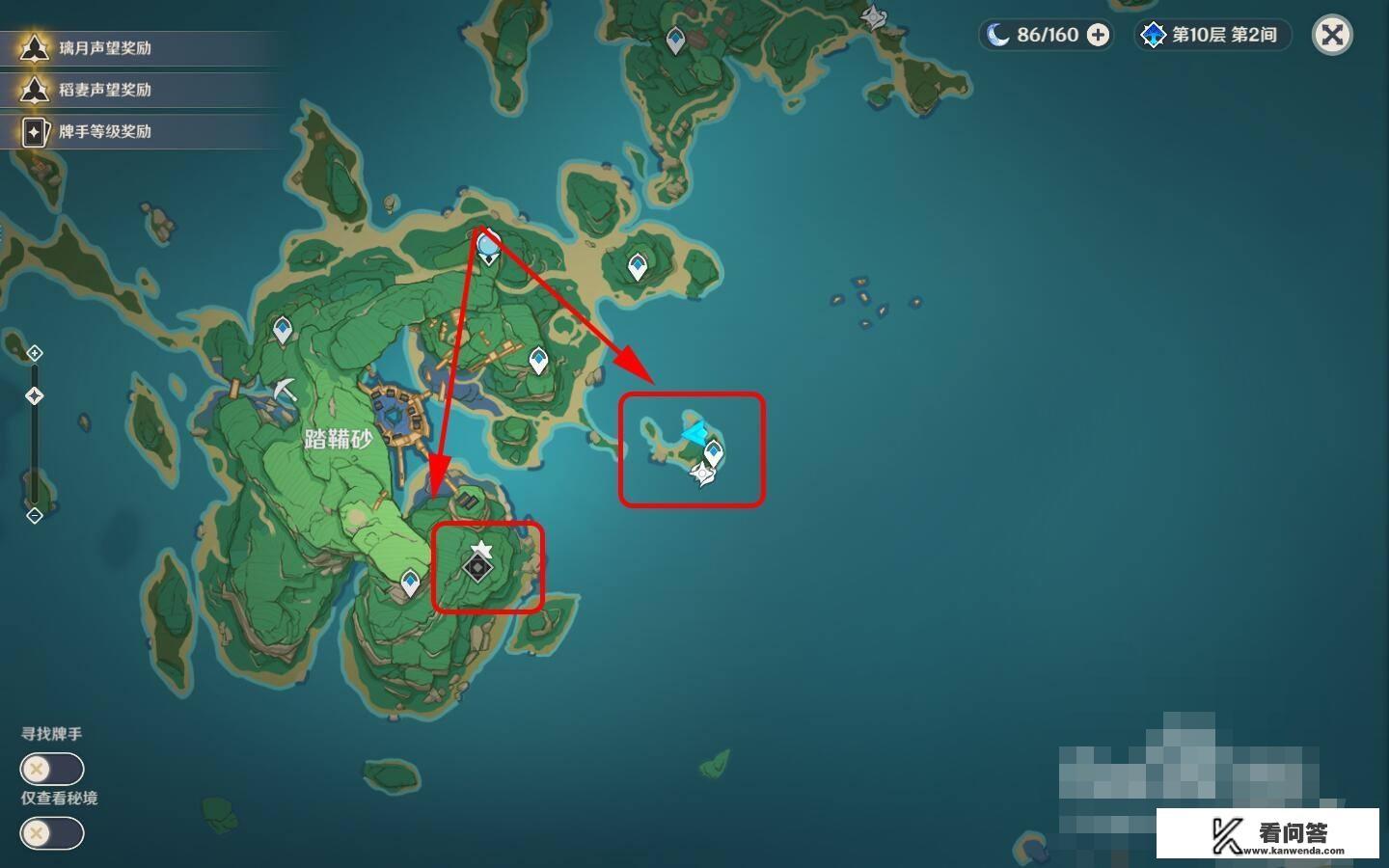Select the pickaxe blacksmith marker near 踏鞴砂
Screen dimensions: 1389x868
(x=285, y=390)
